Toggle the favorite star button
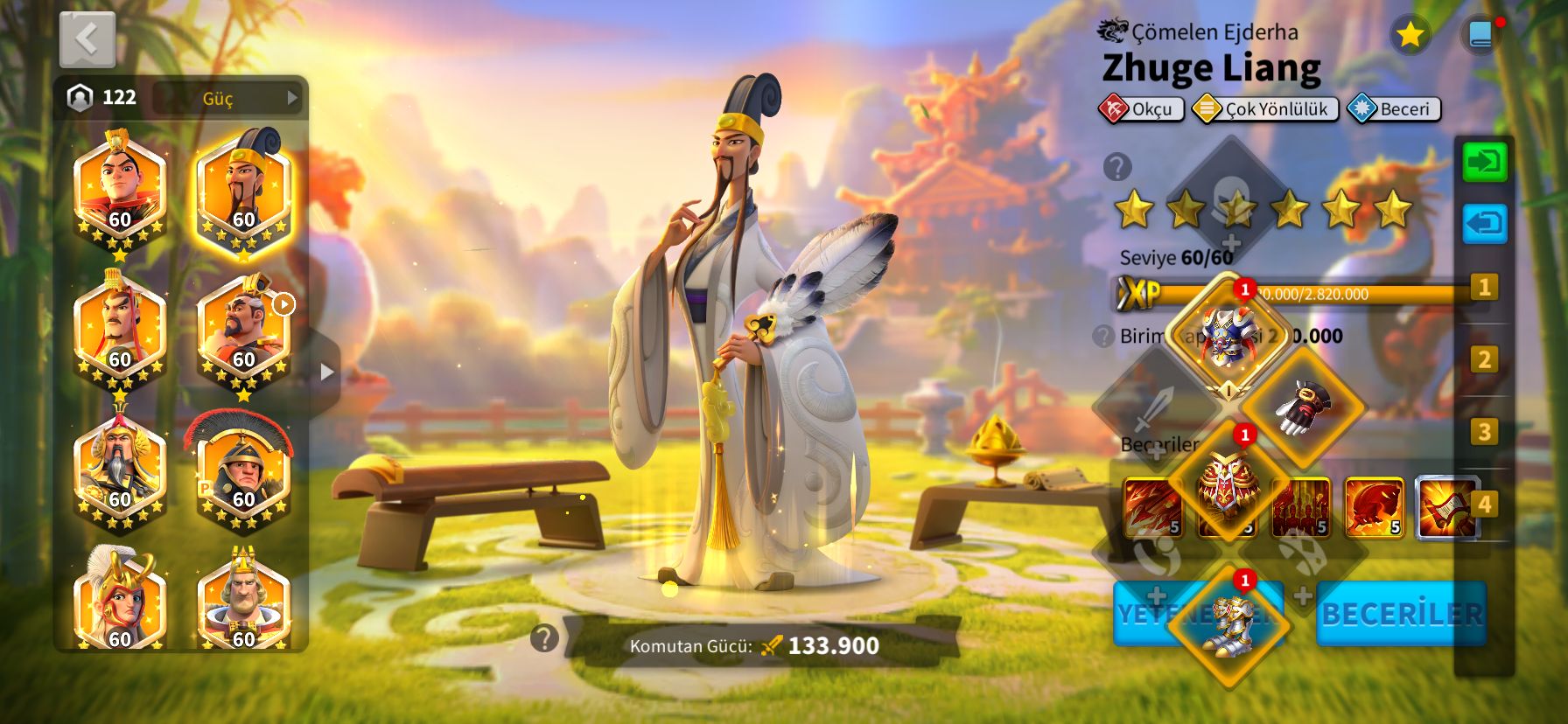This screenshot has height=724, width=1568. 1410,35
